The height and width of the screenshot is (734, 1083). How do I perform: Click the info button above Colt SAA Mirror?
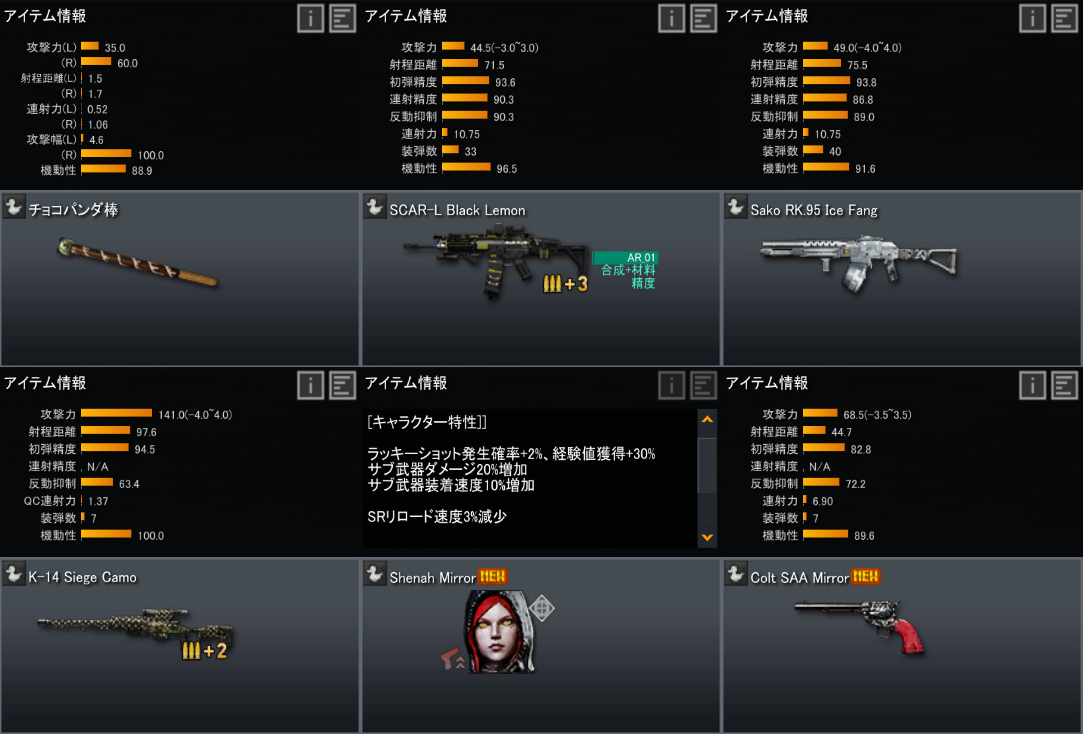pyautogui.click(x=1033, y=385)
